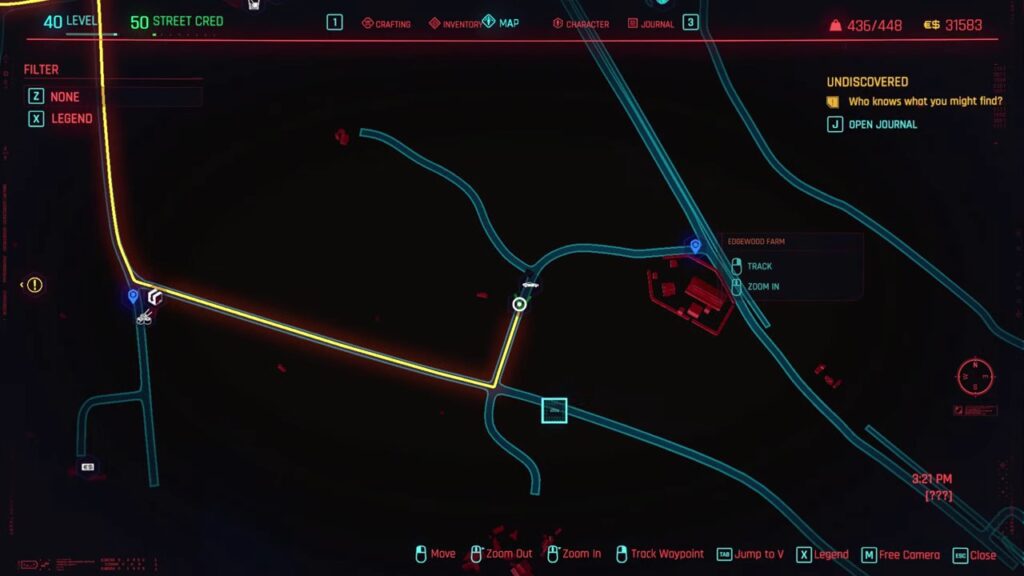Open the Crafting tab
The height and width of the screenshot is (576, 1024).
386,23
